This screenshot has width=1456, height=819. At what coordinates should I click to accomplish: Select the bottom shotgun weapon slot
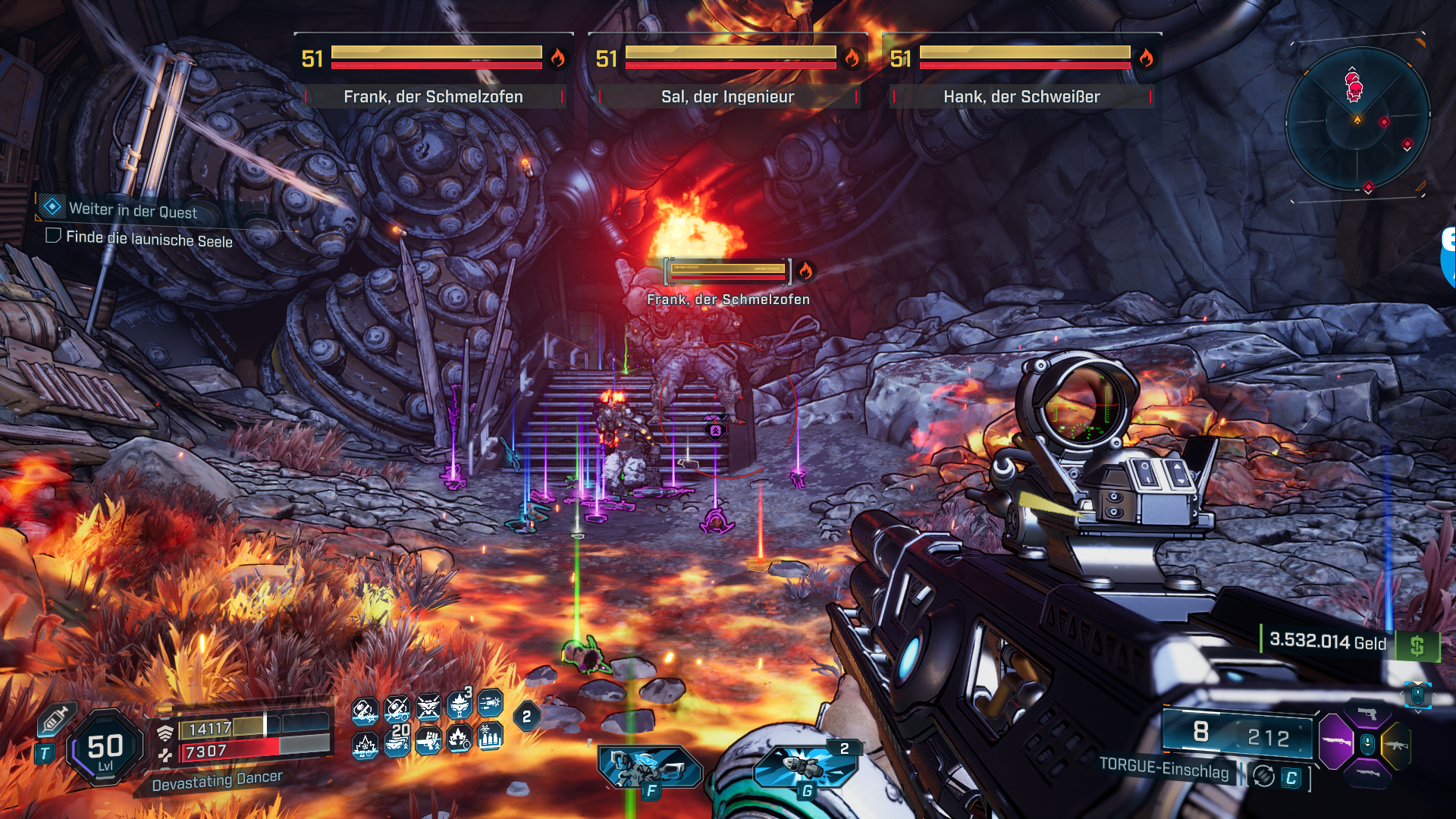point(1367,773)
